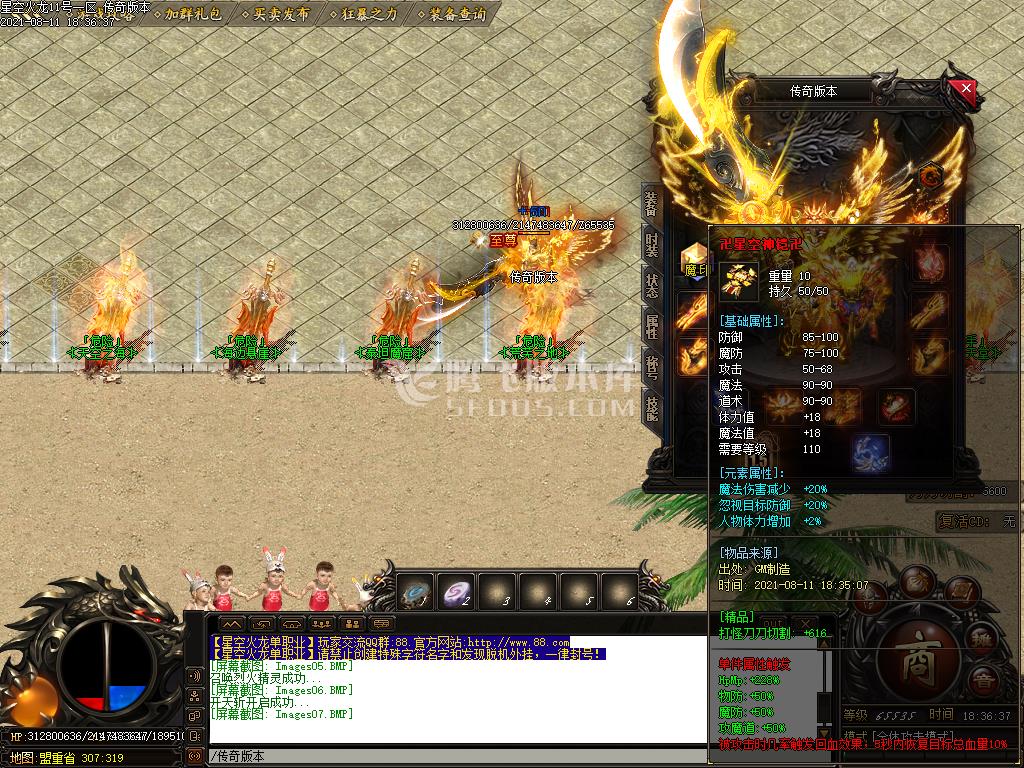Switch to the 时装 costume tab

pyautogui.click(x=651, y=246)
